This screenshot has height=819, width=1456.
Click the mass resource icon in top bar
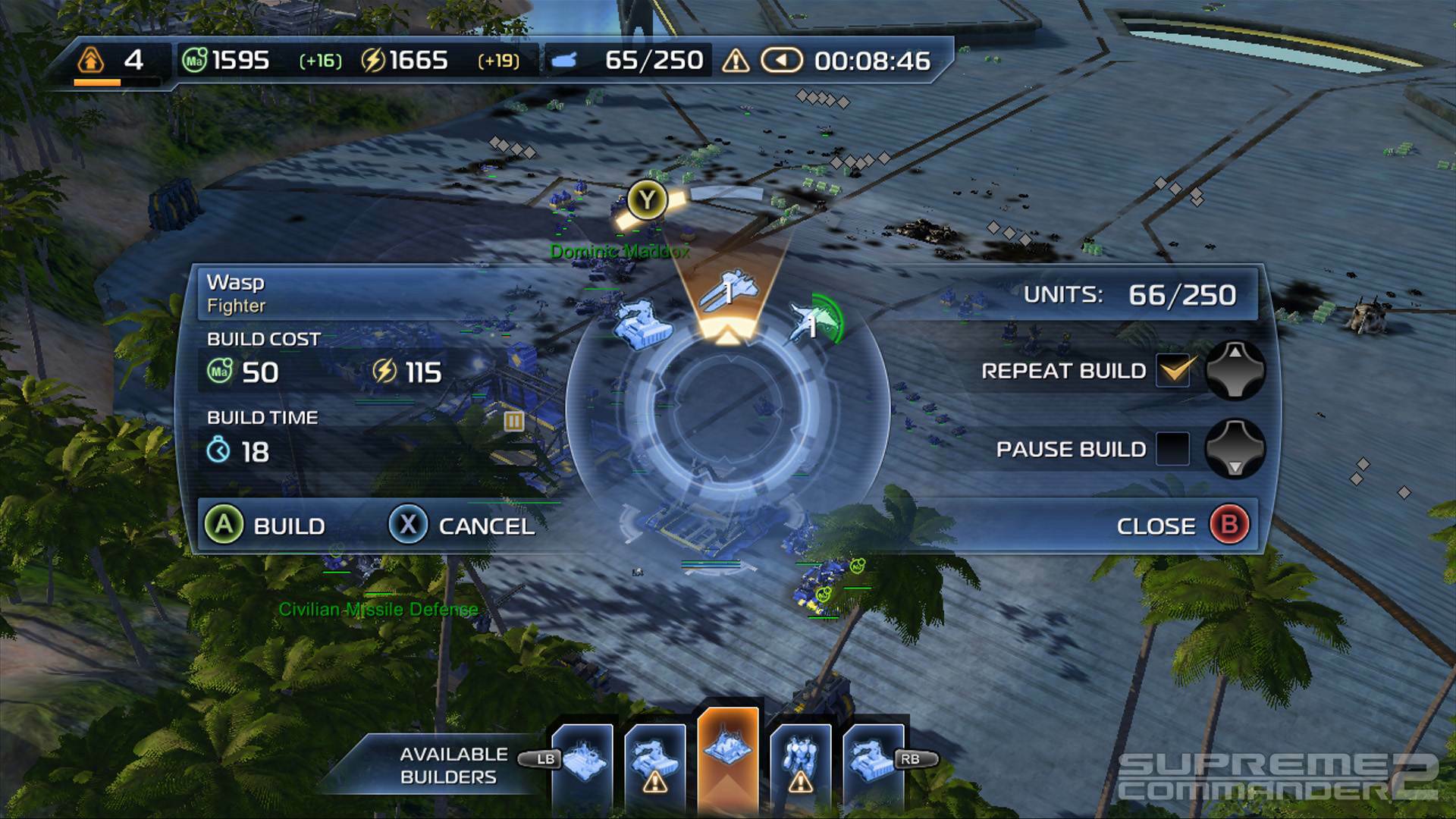point(193,60)
